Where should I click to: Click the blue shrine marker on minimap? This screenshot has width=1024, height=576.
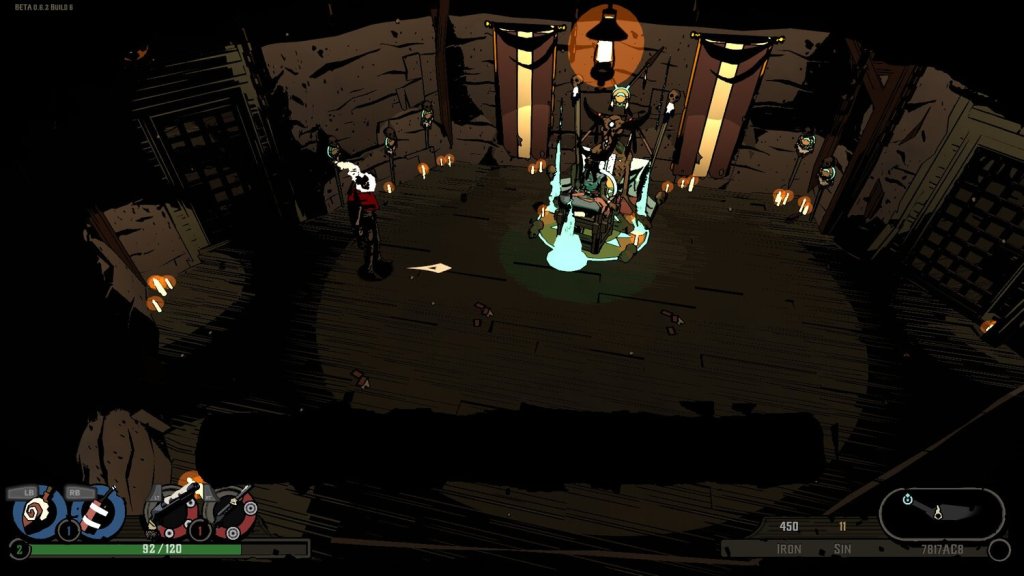click(x=907, y=499)
